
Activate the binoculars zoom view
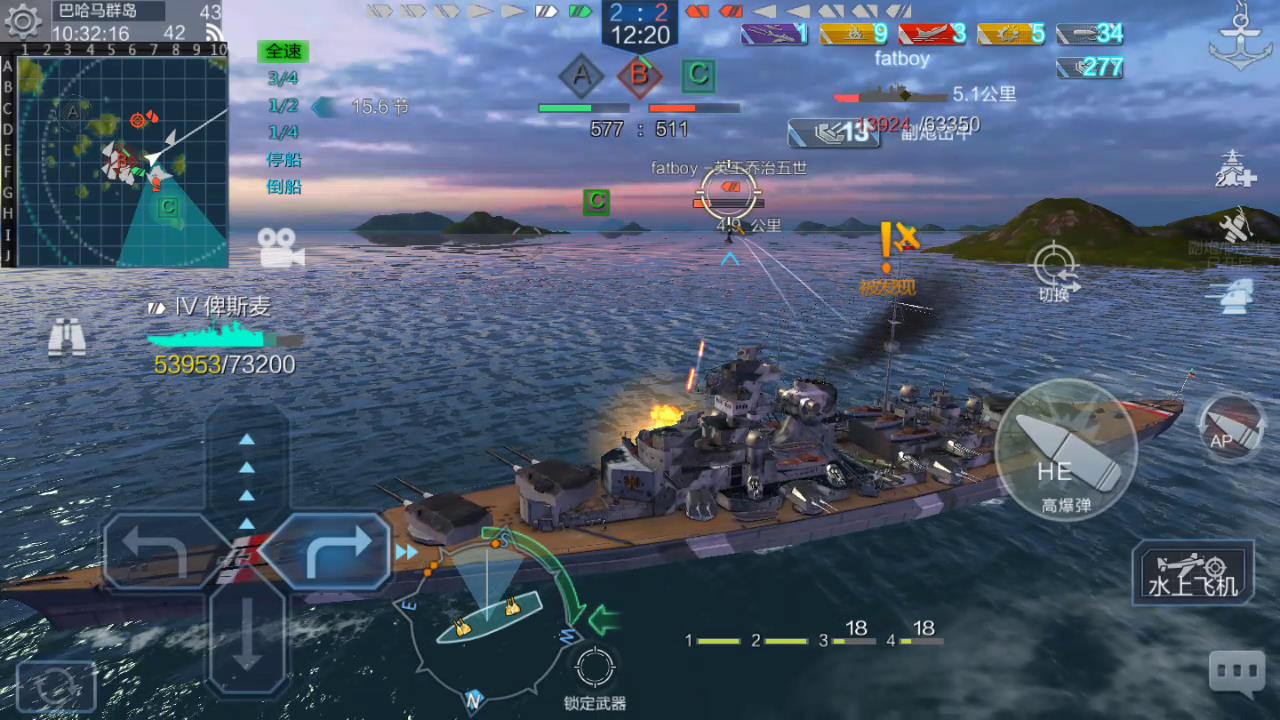click(67, 337)
